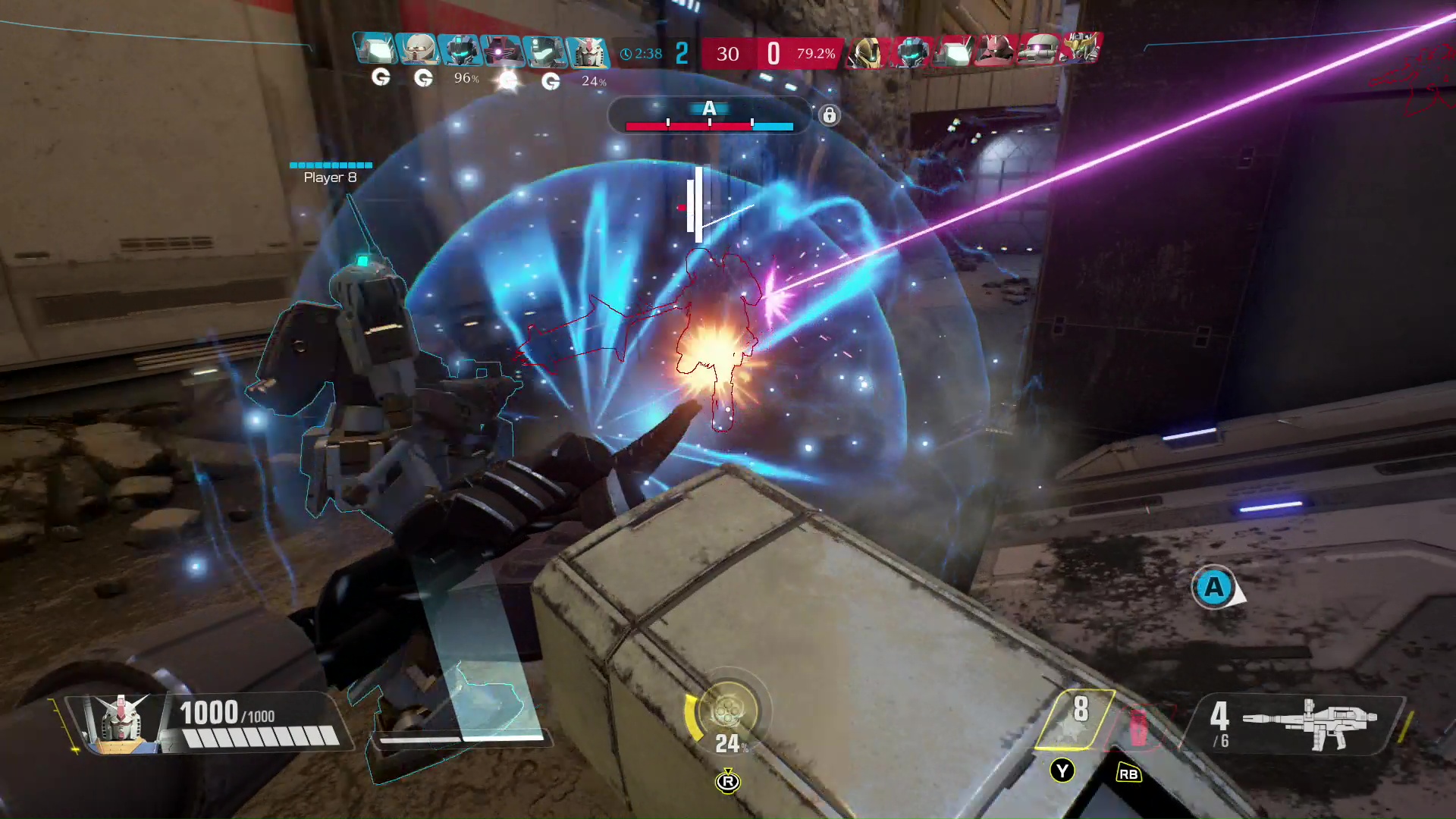Select the blue team's white Gundam portrait
The height and width of the screenshot is (819, 1456).
click(x=588, y=52)
